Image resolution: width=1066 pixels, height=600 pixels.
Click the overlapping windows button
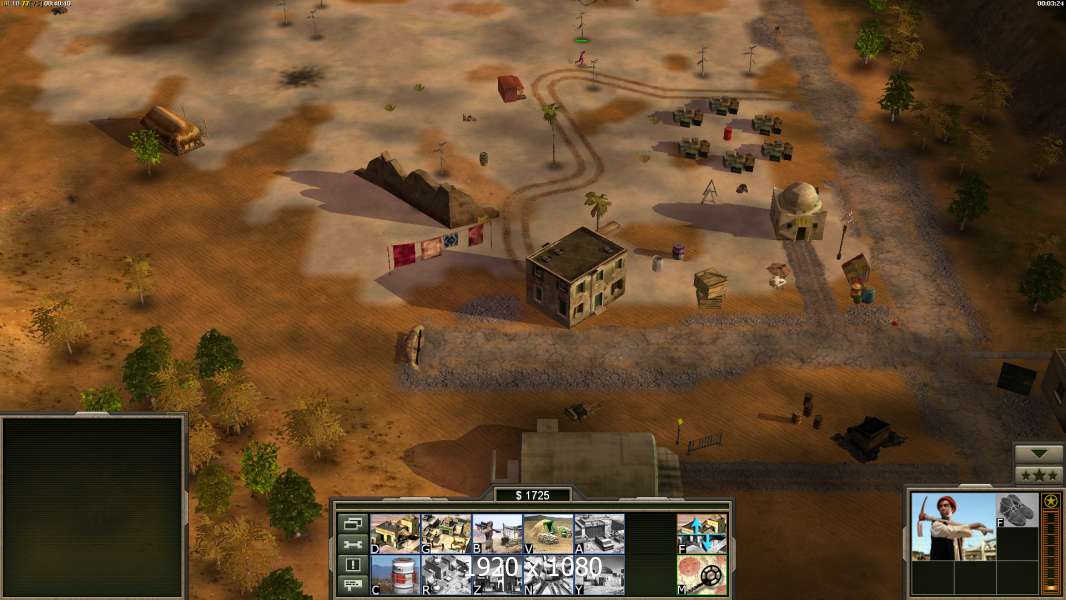352,523
